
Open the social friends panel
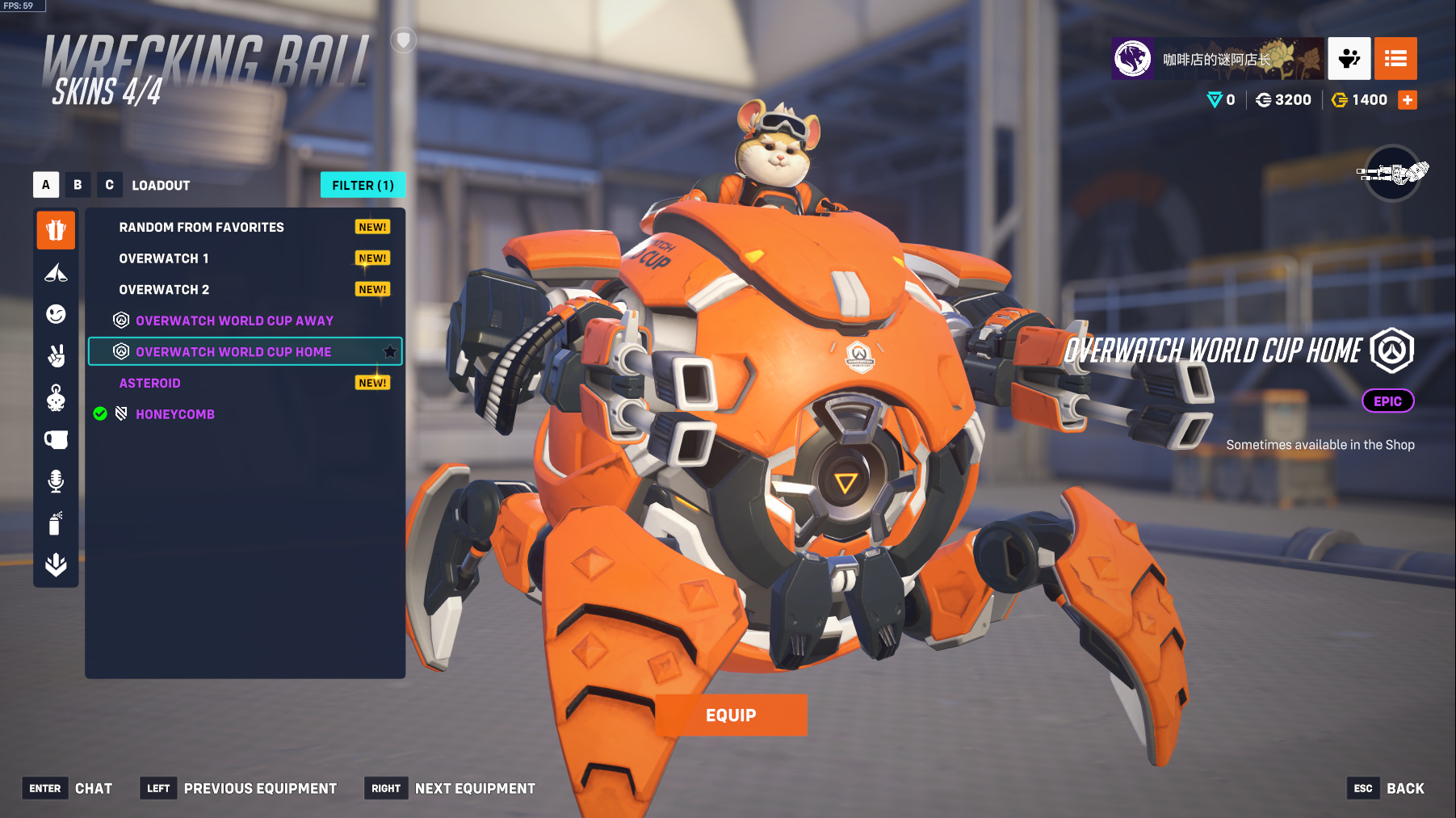[x=1349, y=59]
